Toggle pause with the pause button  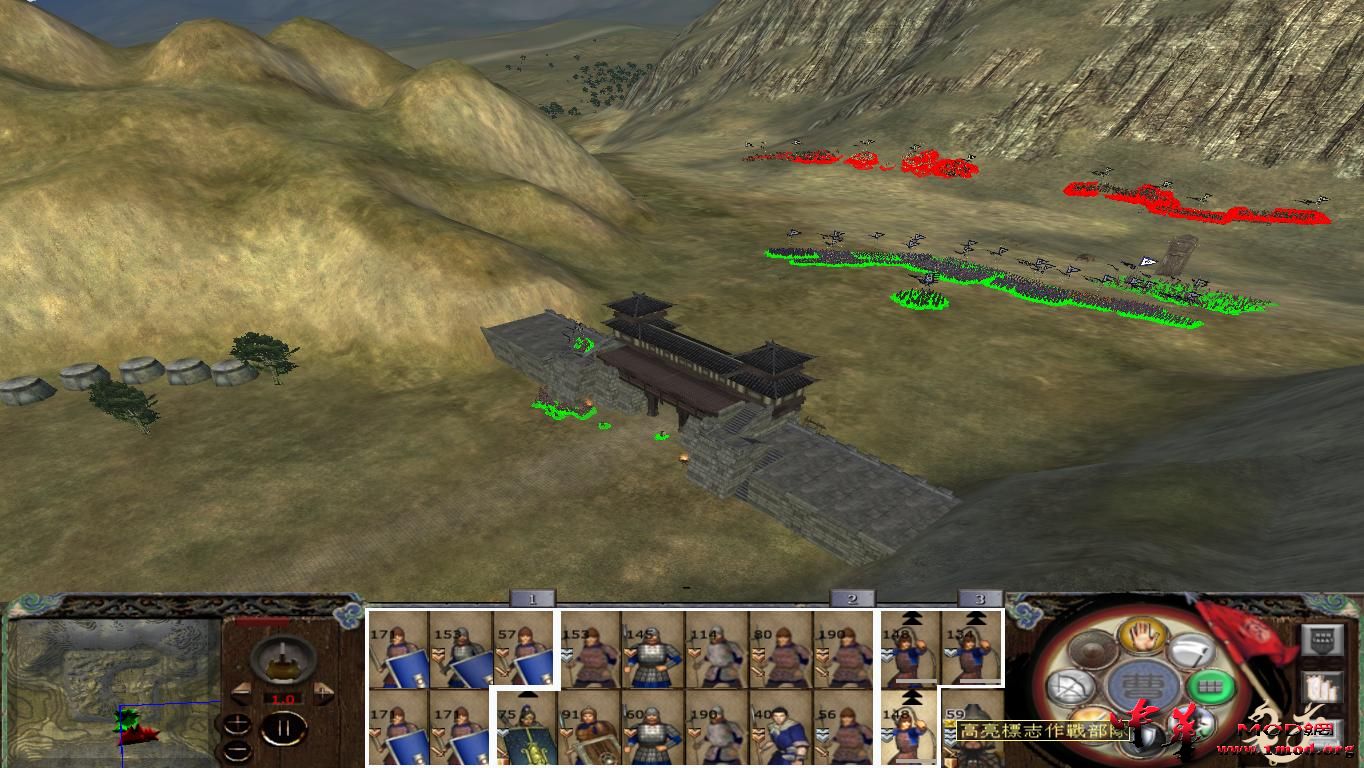tap(286, 727)
